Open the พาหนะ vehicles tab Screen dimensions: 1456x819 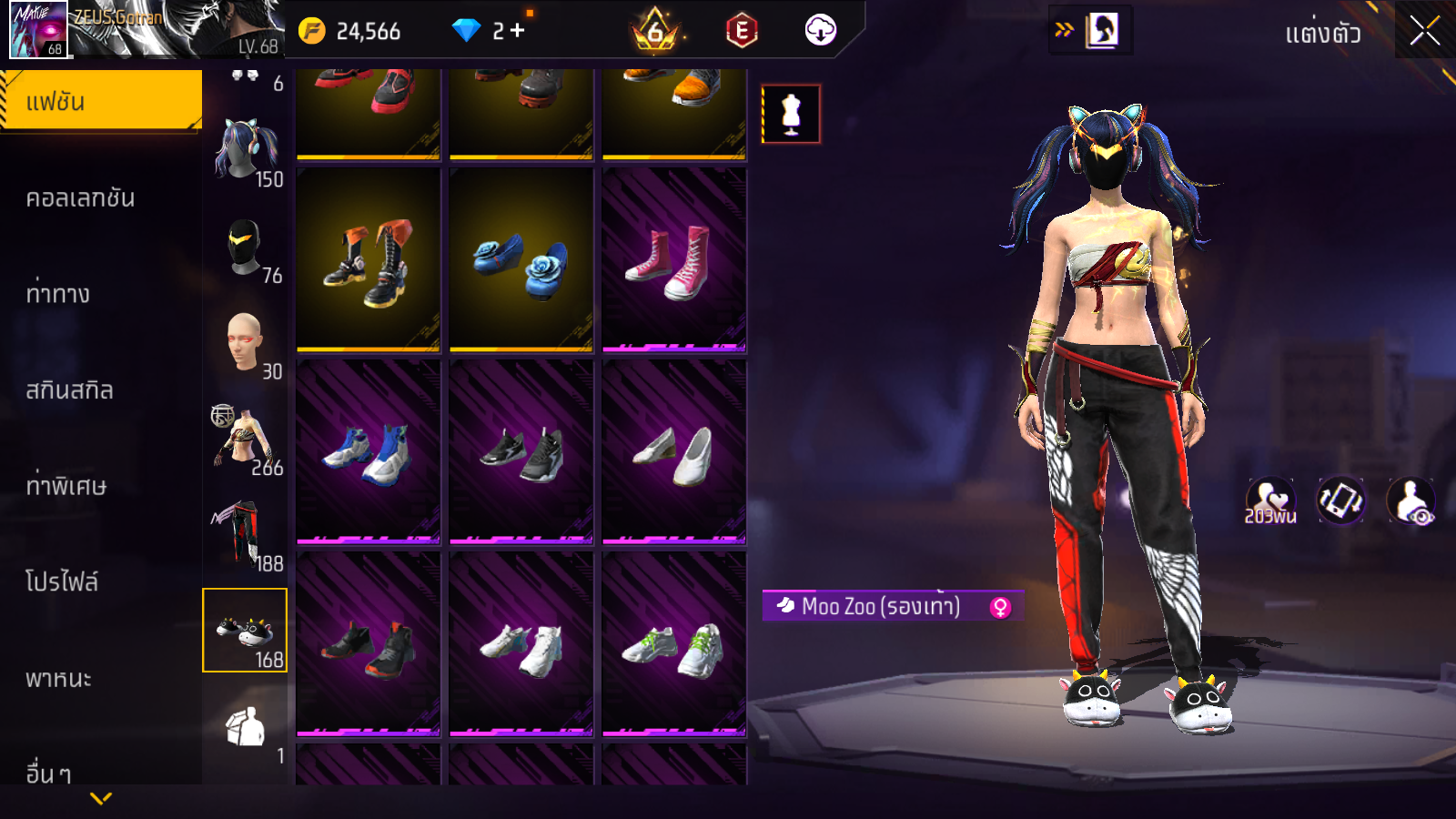59,679
